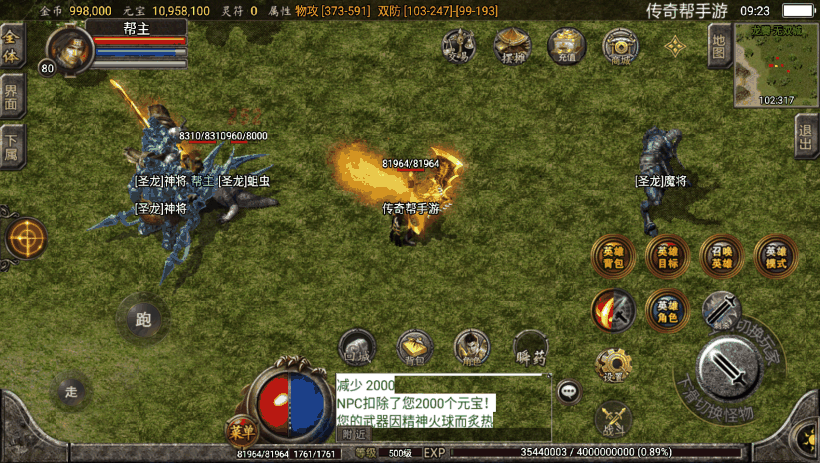Open the 英雄角色 hero character panel
820x463 pixels.
pos(666,310)
